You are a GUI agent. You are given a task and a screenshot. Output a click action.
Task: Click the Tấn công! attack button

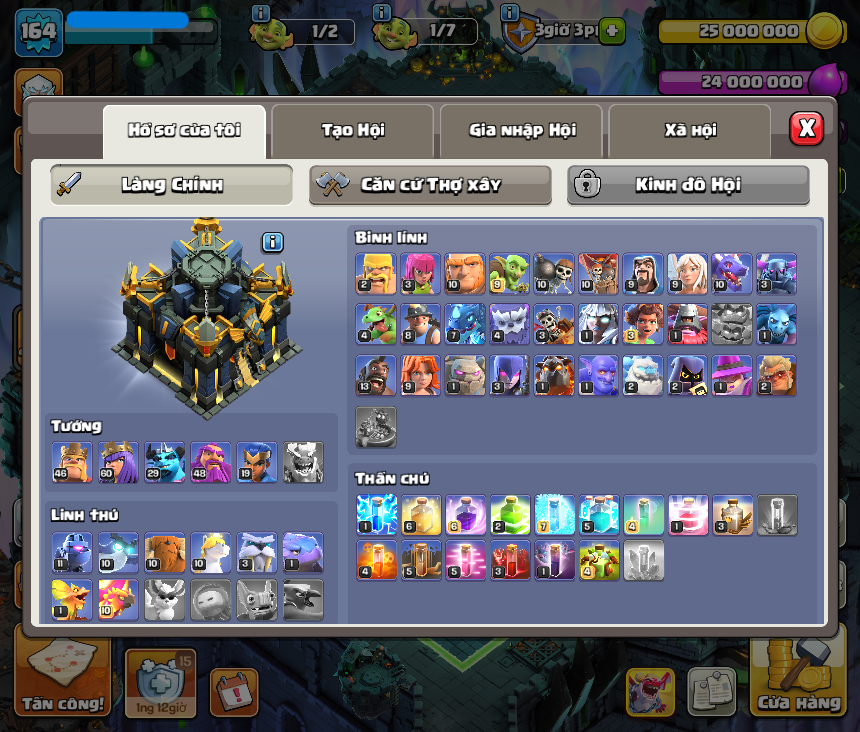click(x=63, y=684)
